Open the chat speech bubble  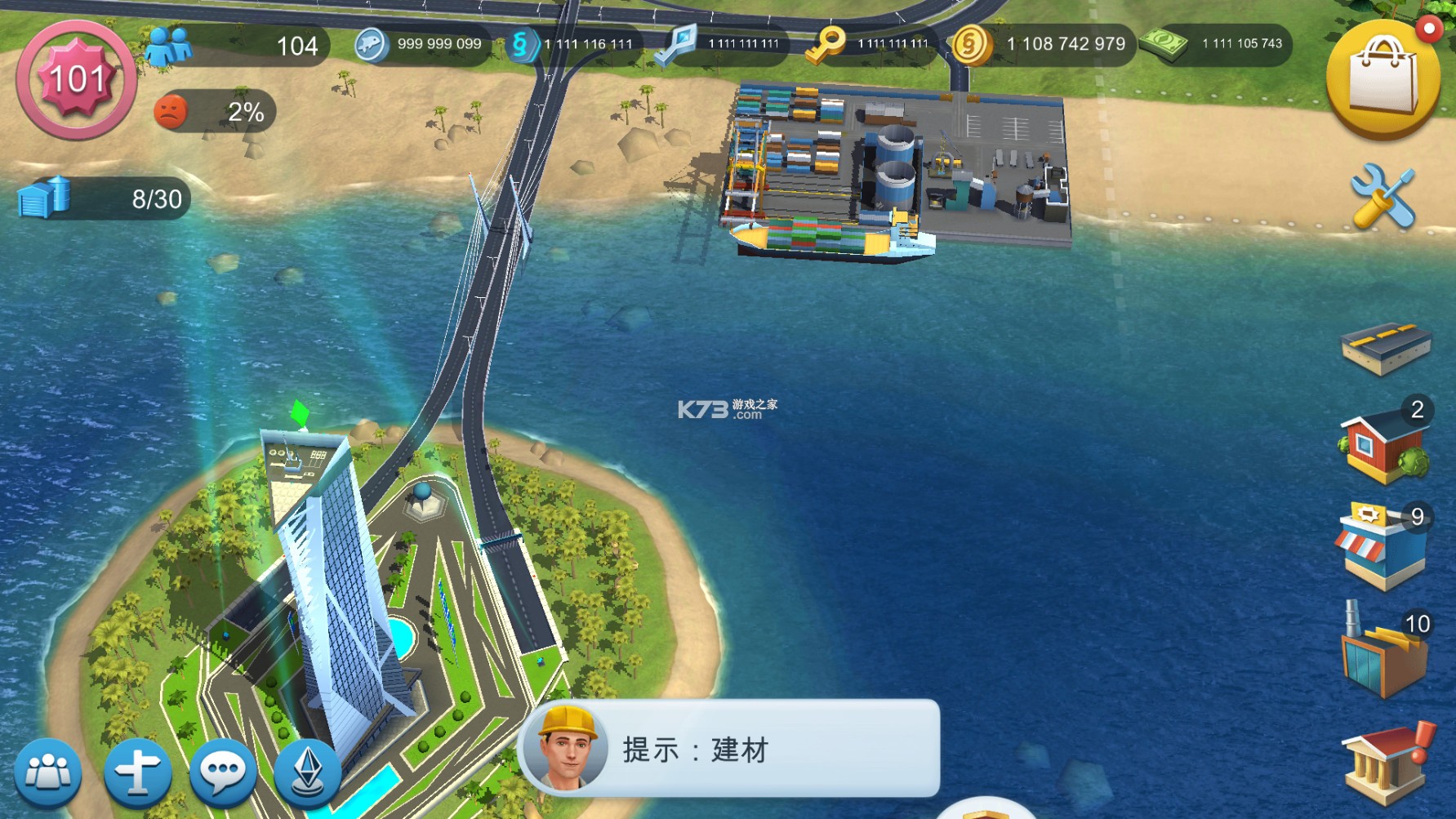pos(223,772)
